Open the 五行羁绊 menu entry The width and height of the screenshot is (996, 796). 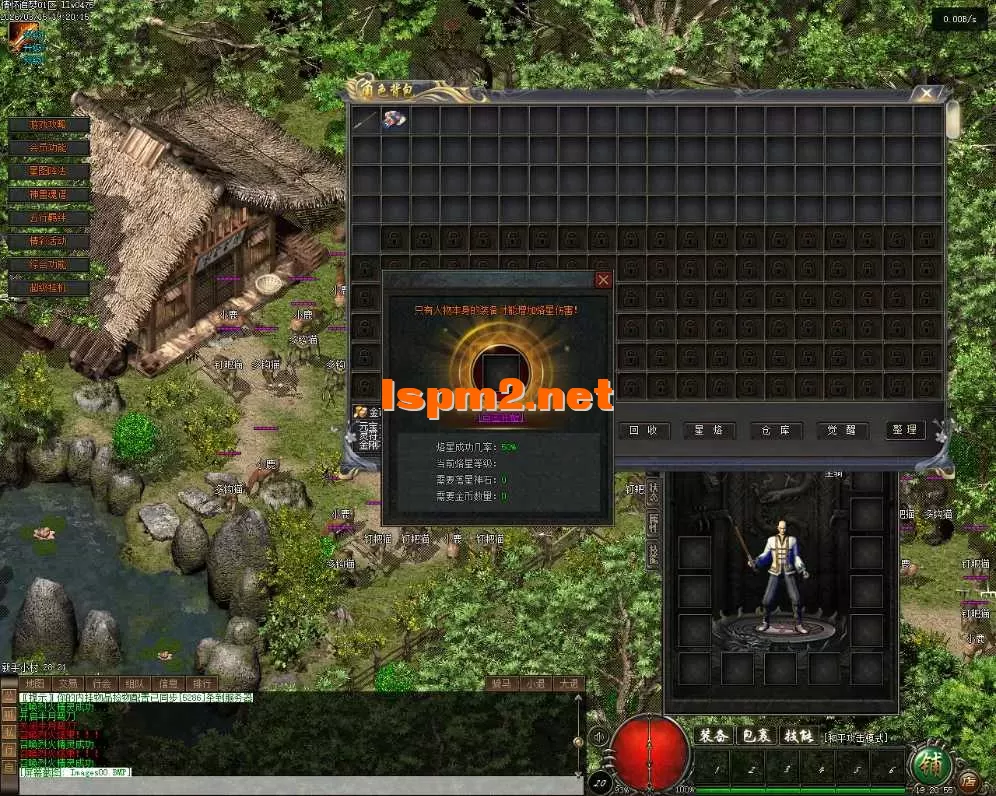pyautogui.click(x=48, y=218)
